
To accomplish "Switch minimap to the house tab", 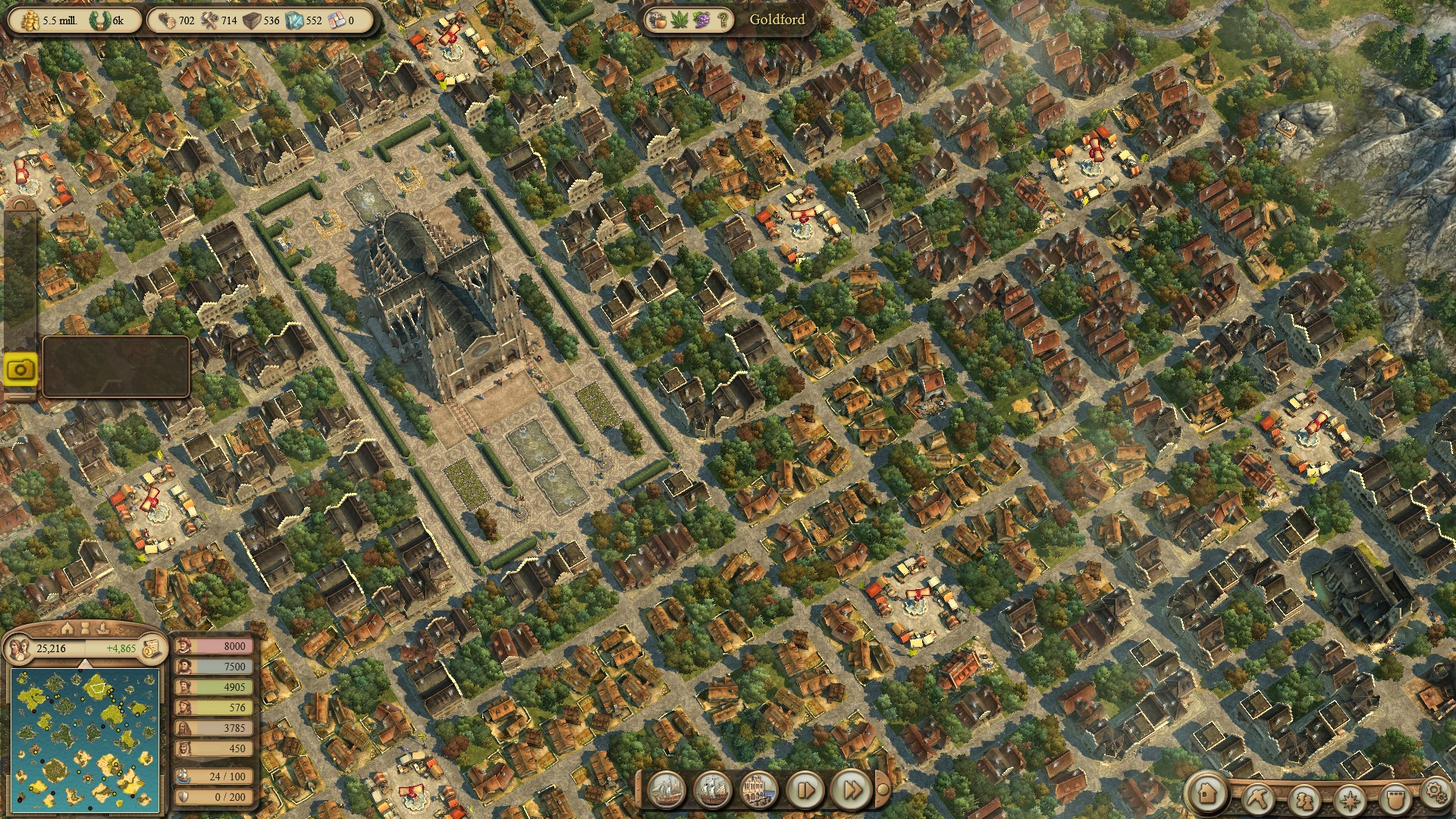I will (67, 629).
